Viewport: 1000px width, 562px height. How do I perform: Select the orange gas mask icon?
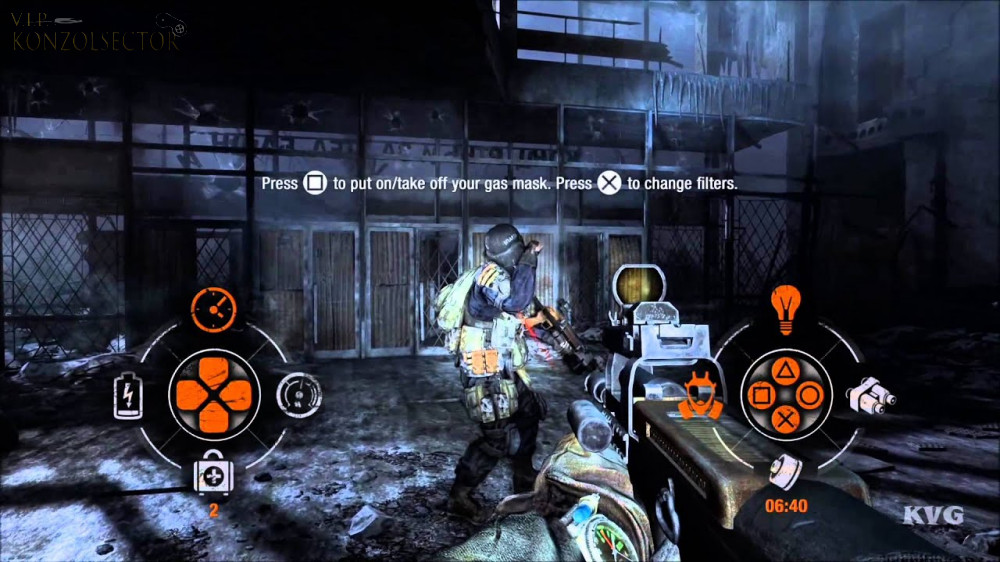tap(702, 394)
